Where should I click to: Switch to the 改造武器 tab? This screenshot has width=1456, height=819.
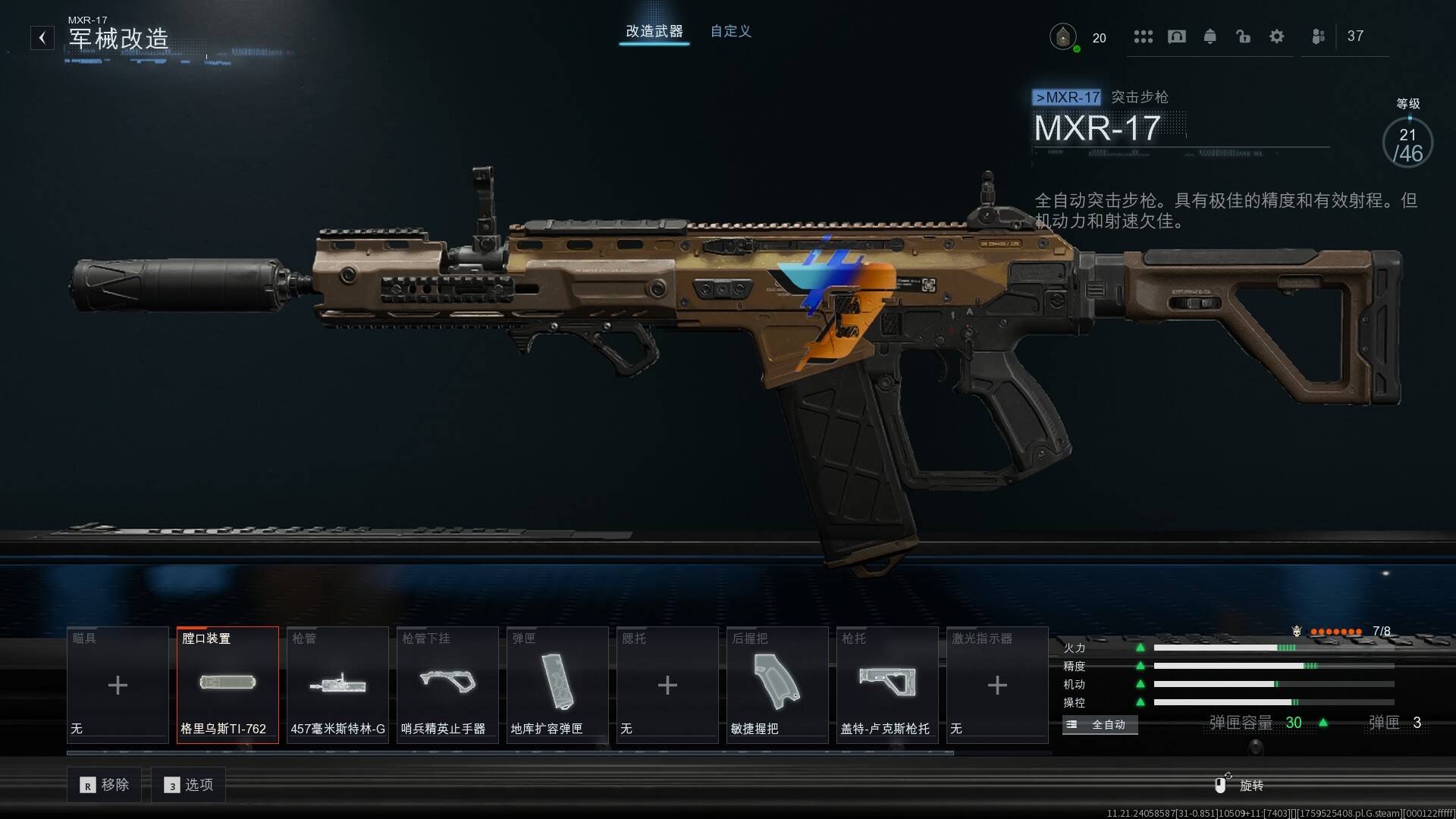pos(654,31)
